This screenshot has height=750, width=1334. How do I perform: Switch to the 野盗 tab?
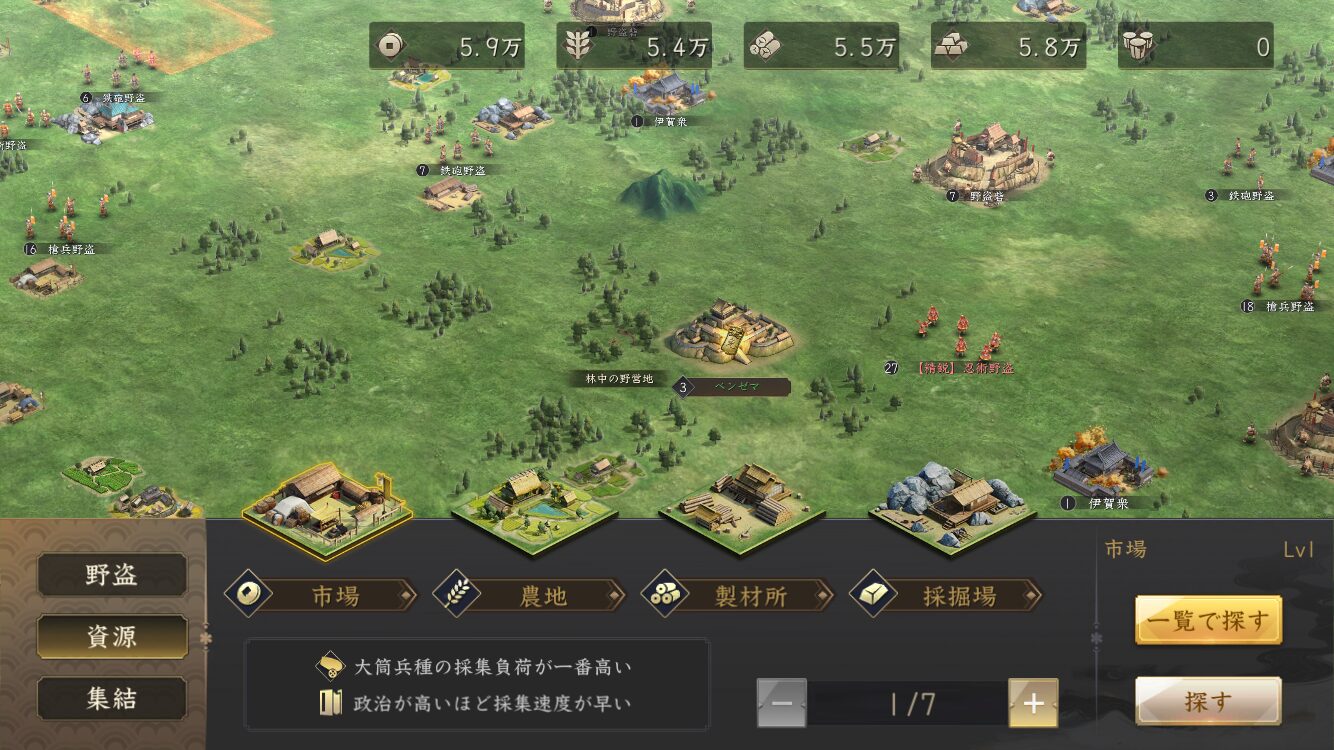112,575
